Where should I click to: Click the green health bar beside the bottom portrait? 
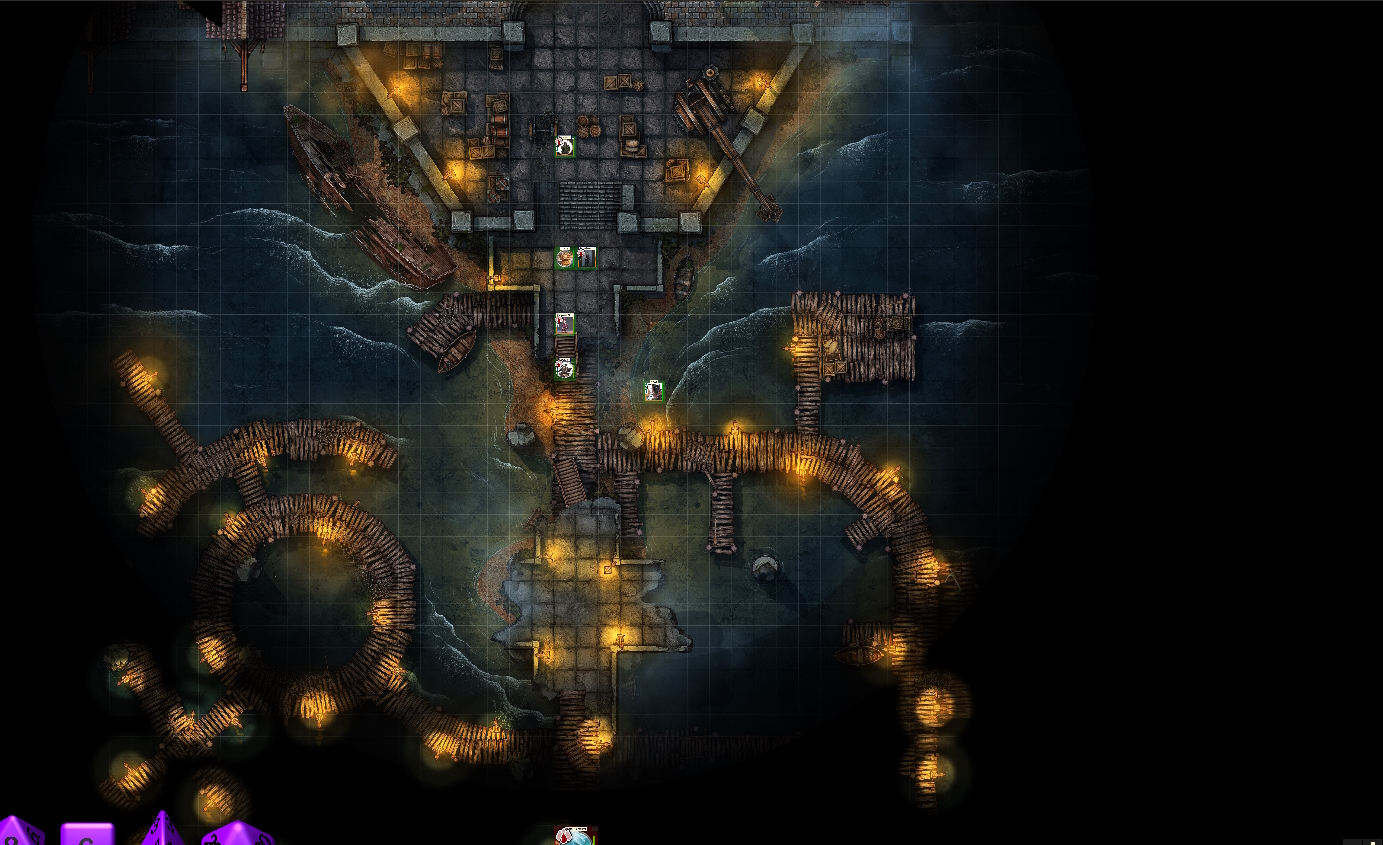tap(594, 839)
